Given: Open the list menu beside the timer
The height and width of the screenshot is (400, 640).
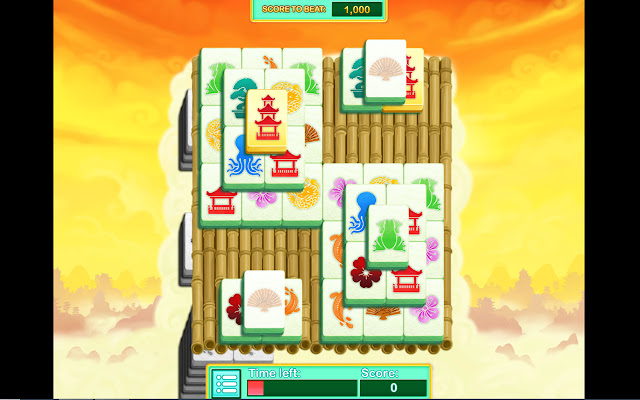Looking at the screenshot, I should click(226, 383).
